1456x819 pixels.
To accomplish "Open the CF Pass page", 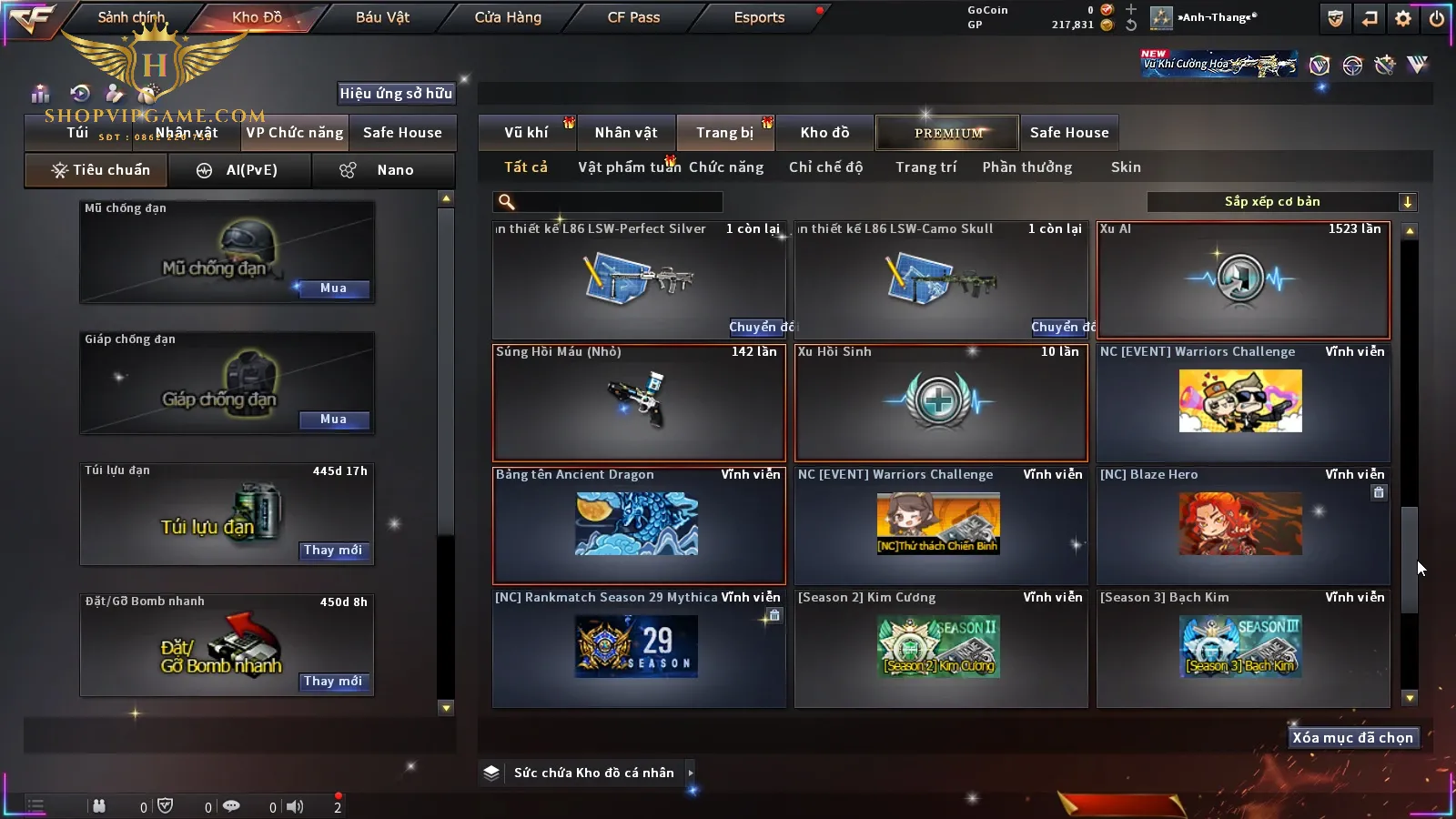I will click(633, 17).
